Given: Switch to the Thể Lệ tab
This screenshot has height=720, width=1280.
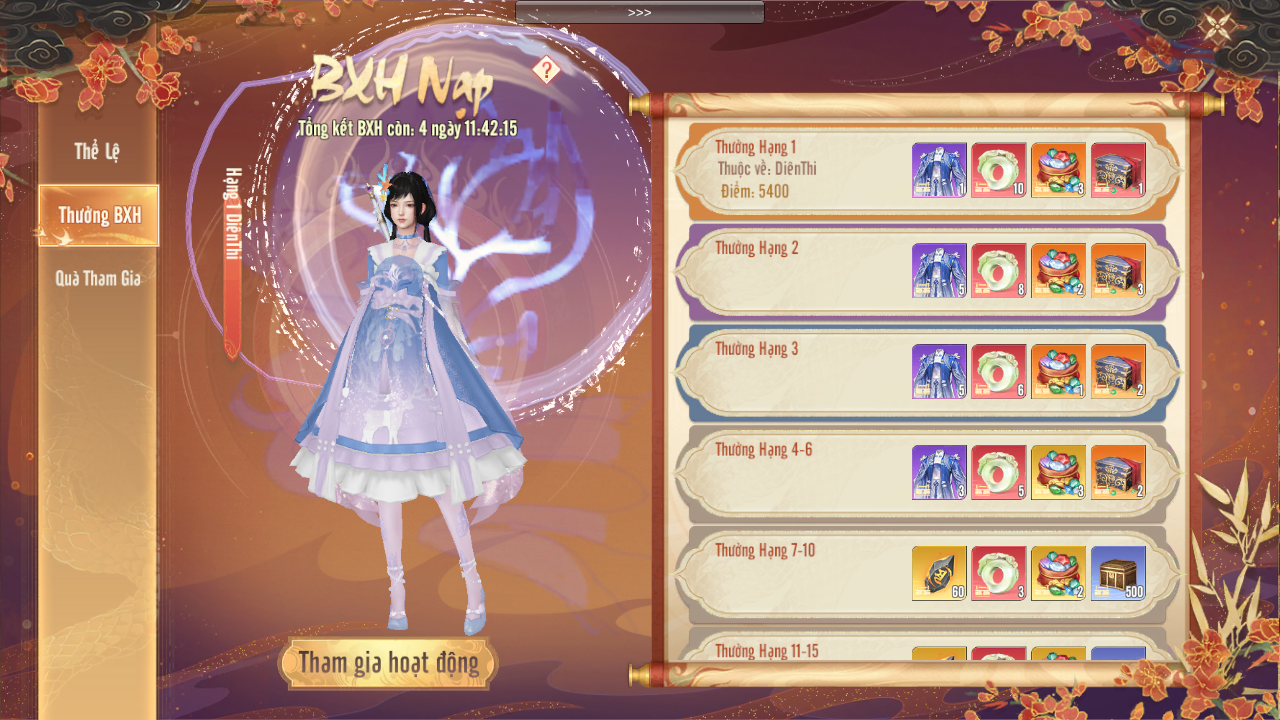Looking at the screenshot, I should [x=97, y=152].
